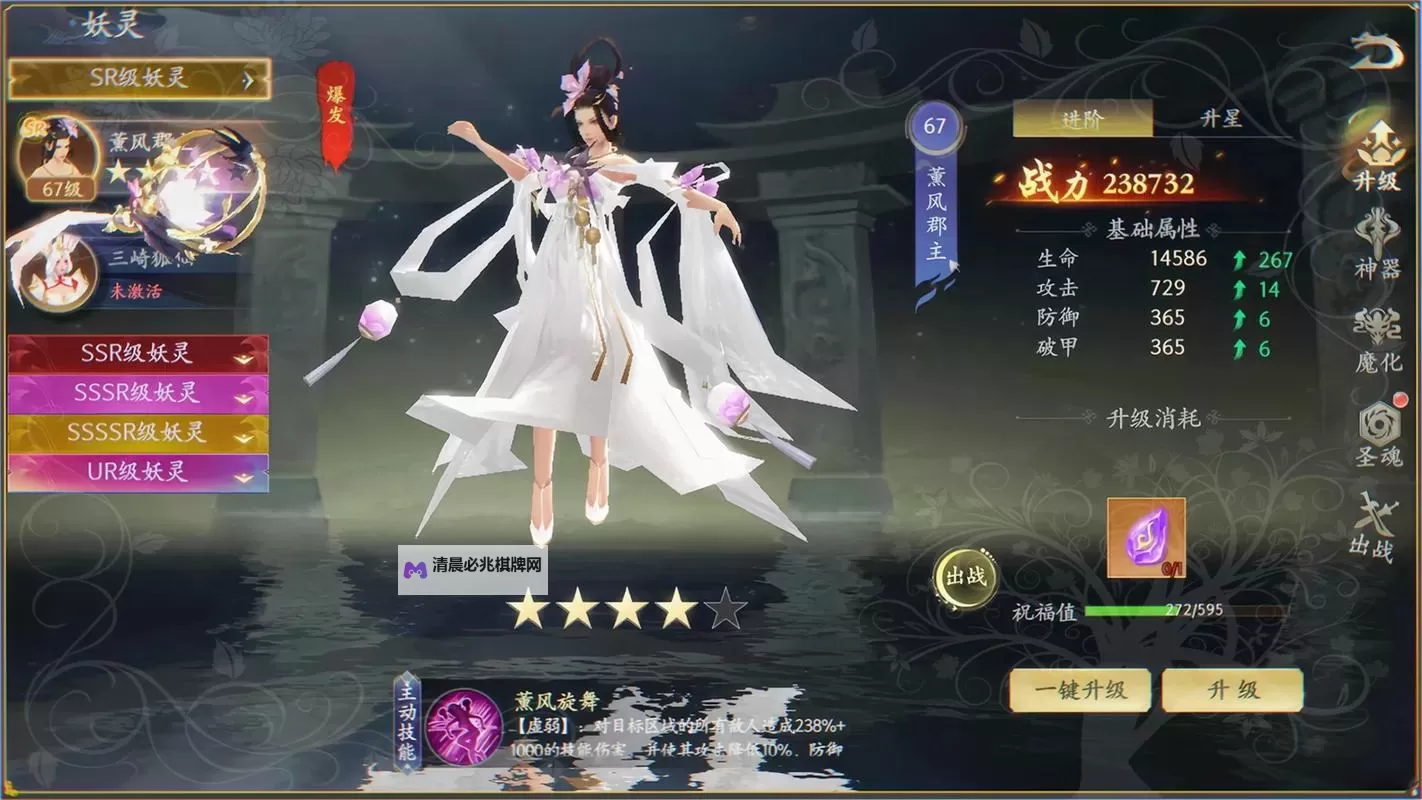Tap the round gold 出战 deploy button

click(x=966, y=576)
